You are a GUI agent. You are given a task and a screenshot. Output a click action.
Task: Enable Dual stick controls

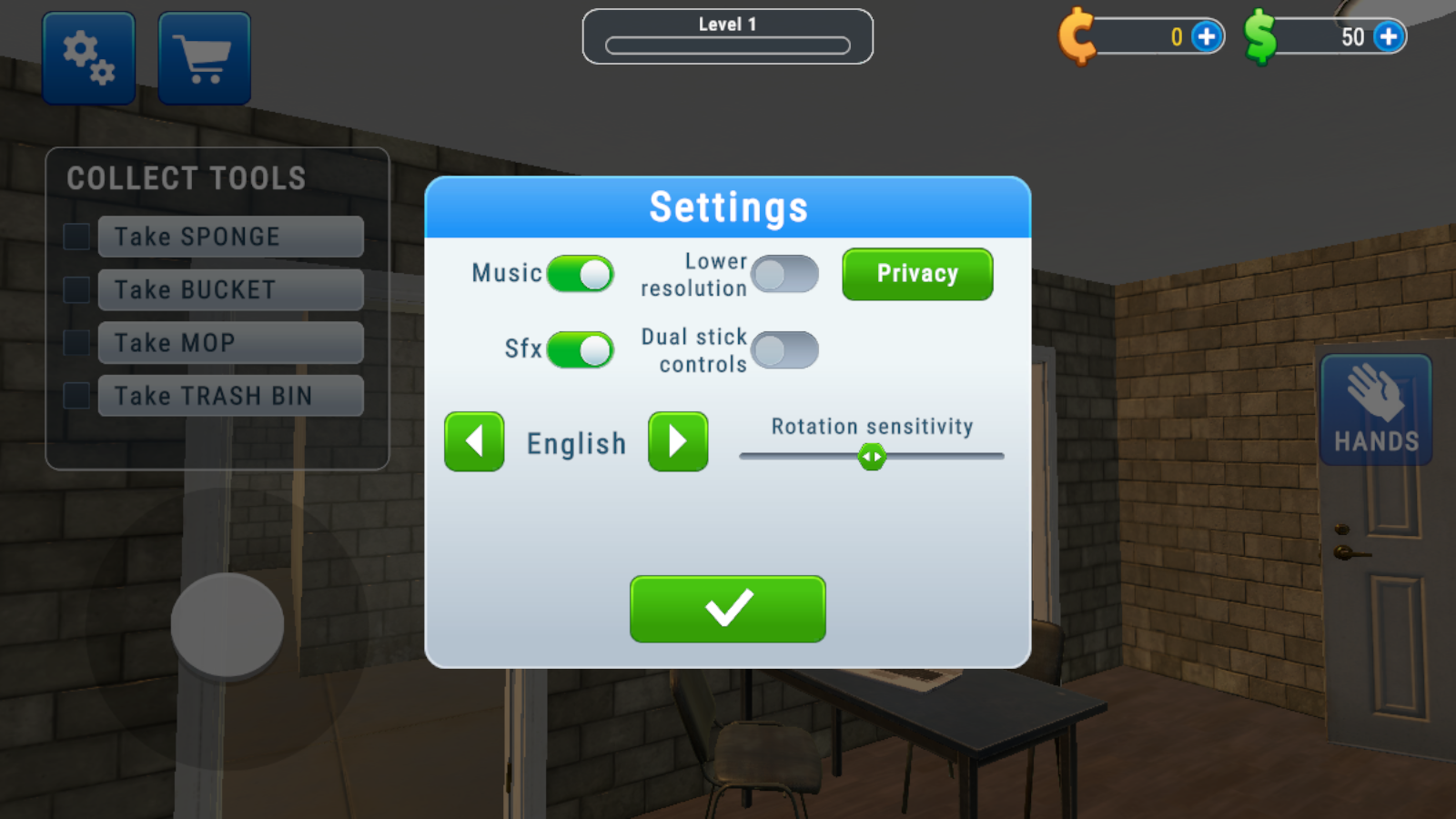[x=784, y=349]
